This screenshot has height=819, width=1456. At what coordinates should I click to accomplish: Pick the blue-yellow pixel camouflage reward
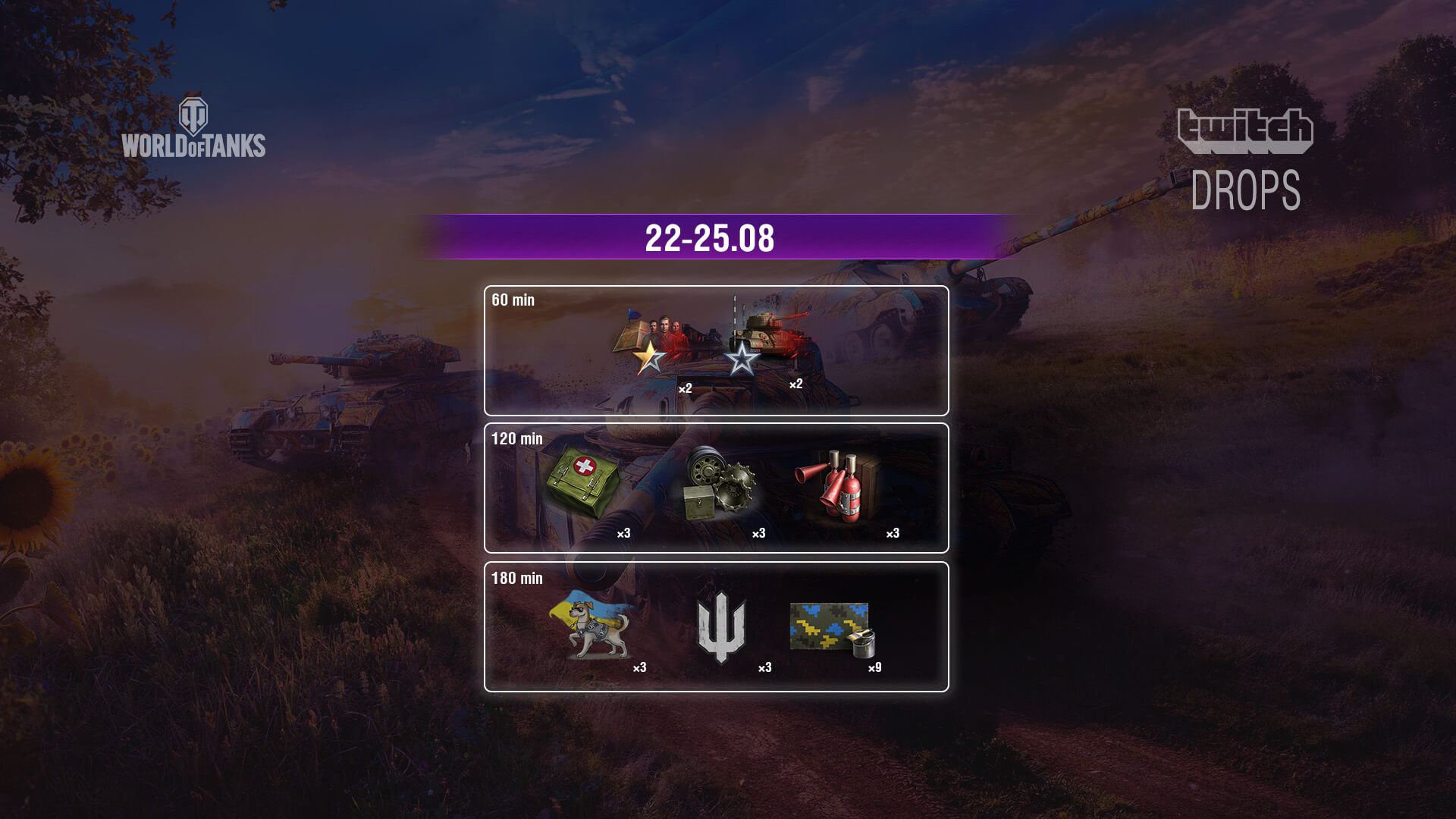[832, 628]
